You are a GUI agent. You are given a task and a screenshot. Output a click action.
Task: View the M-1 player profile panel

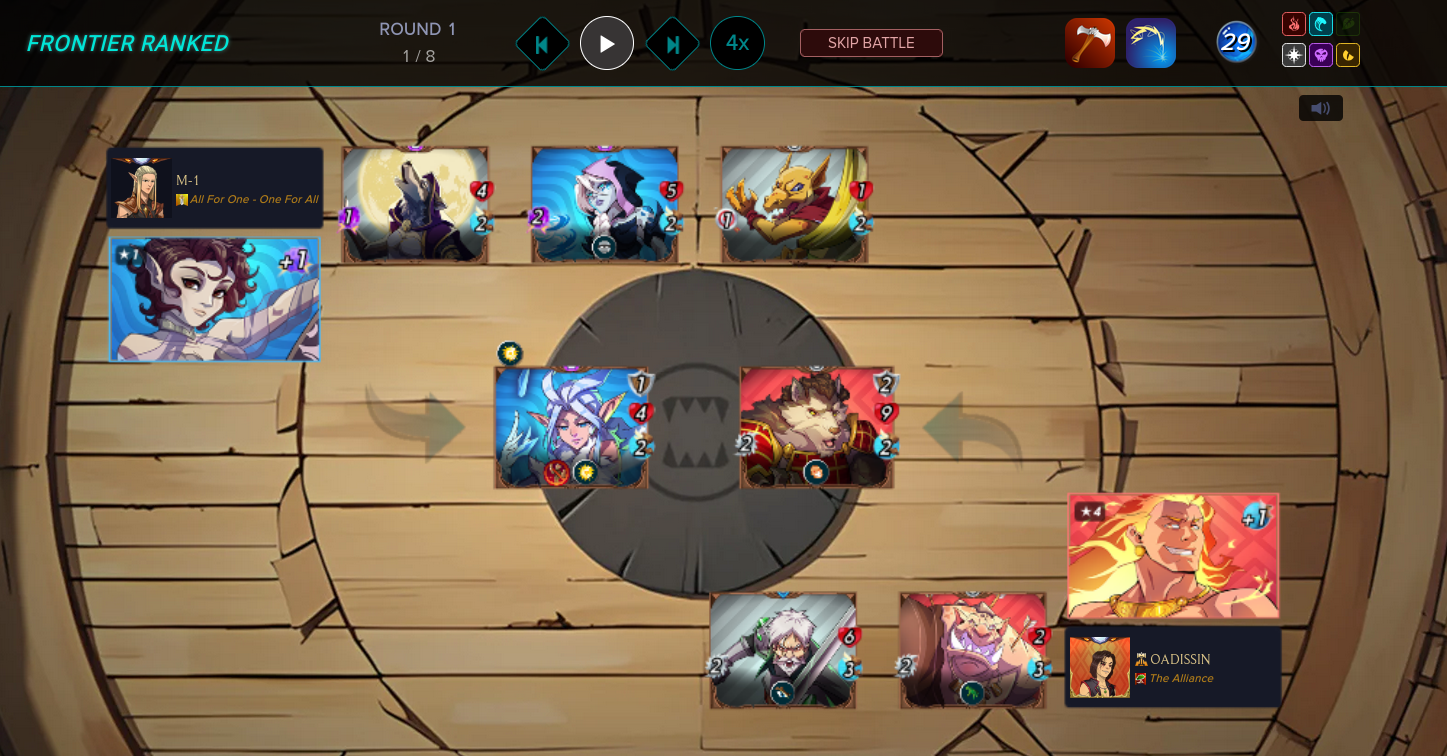[215, 188]
